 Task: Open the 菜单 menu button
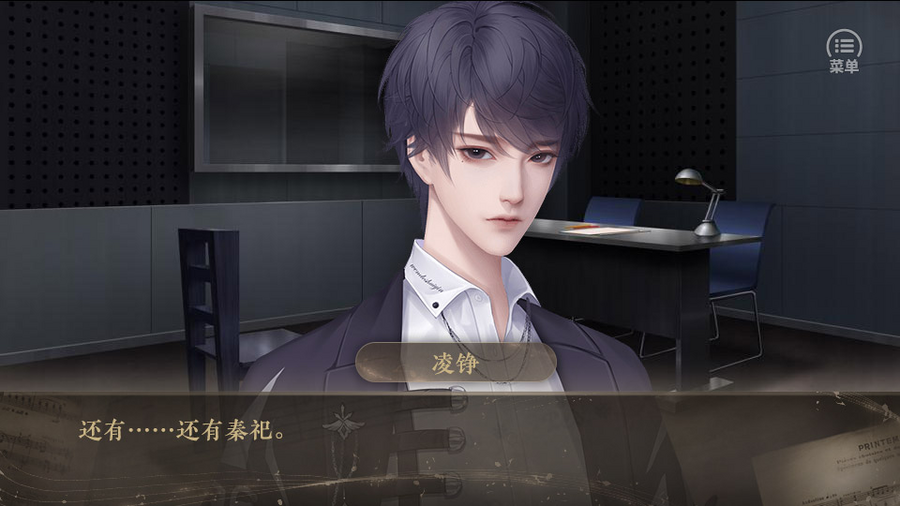tap(844, 50)
